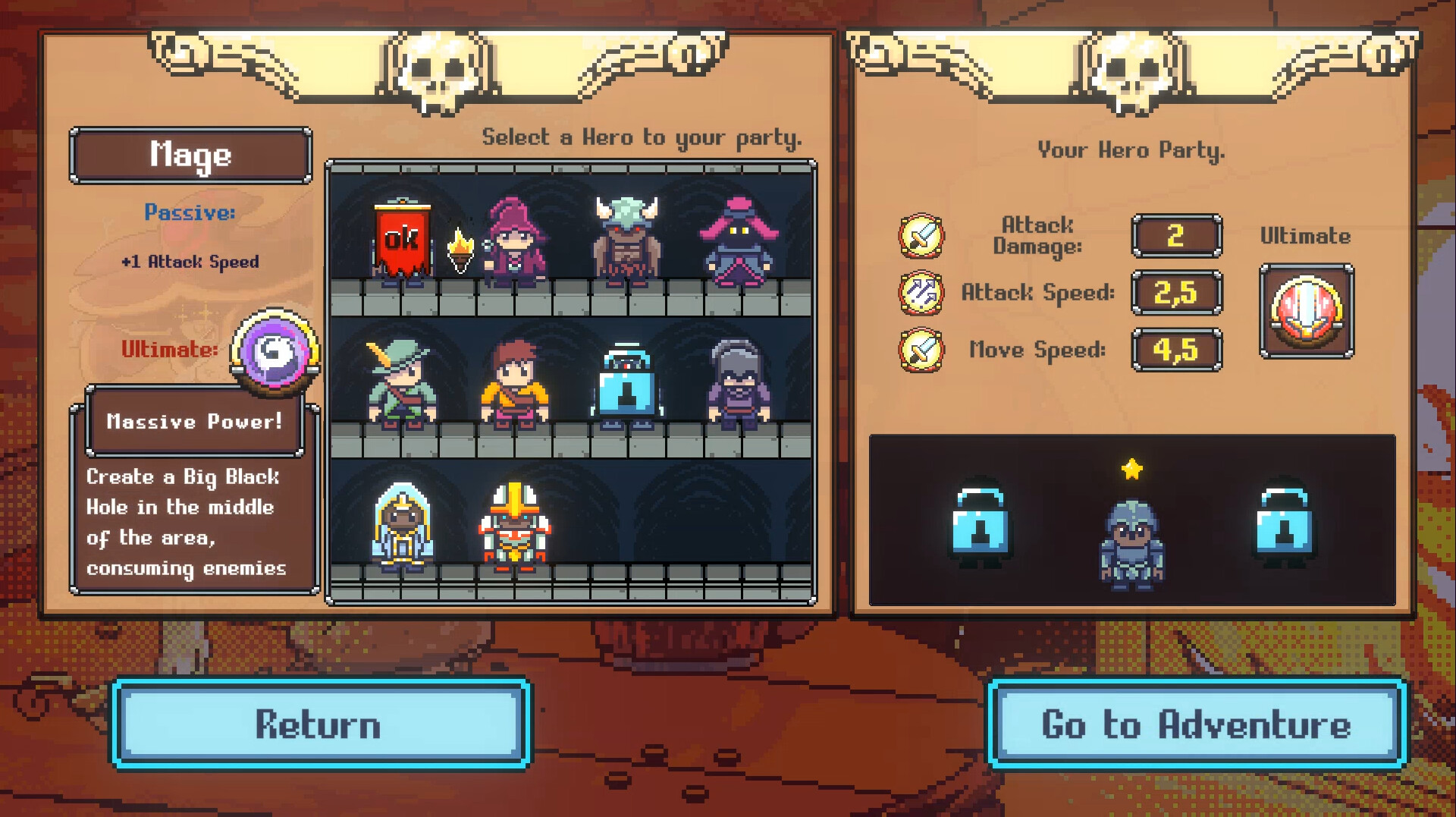Click the Attack Speed value box showing 2,5

tap(1177, 292)
